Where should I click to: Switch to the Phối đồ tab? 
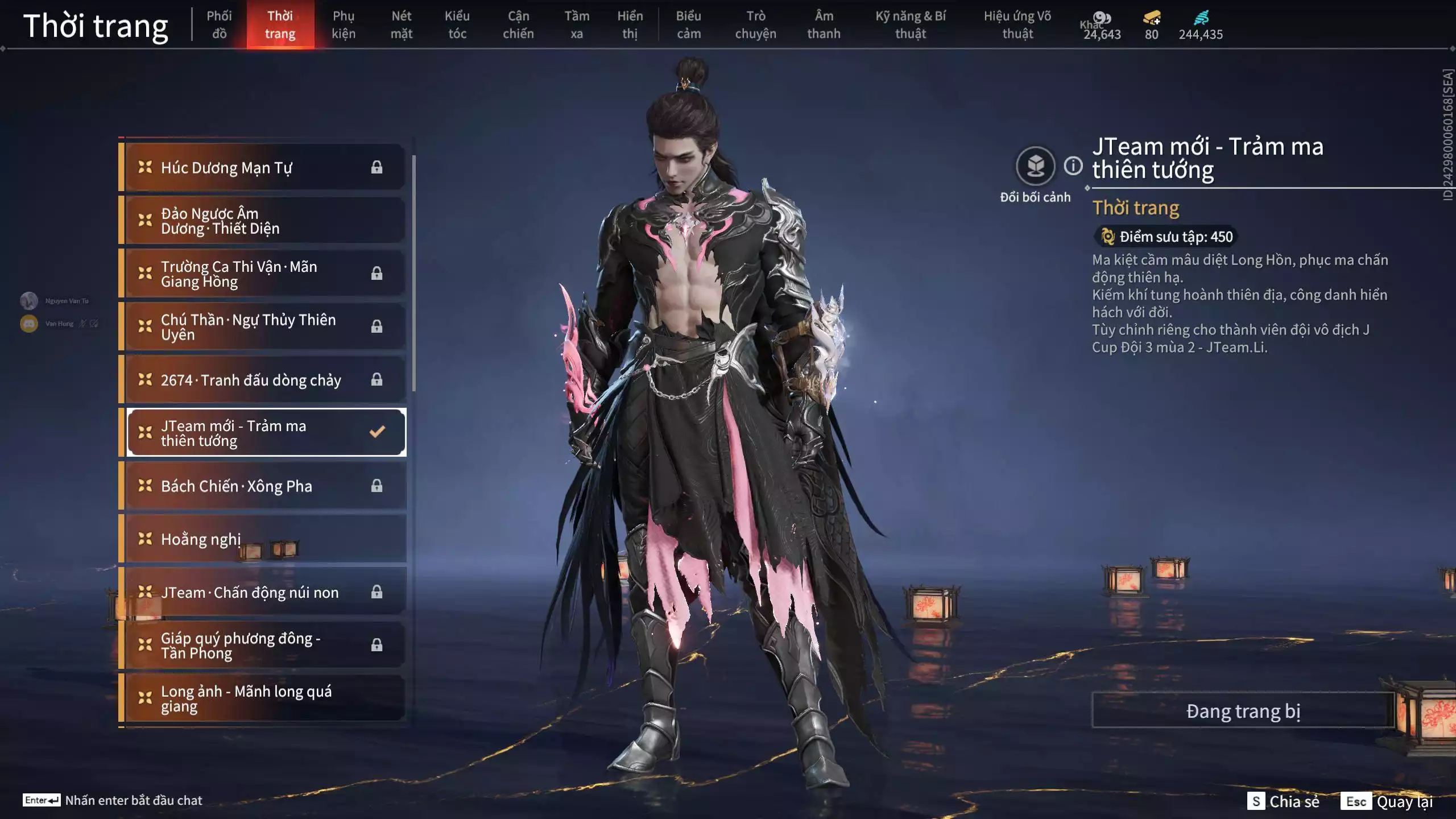click(219, 24)
